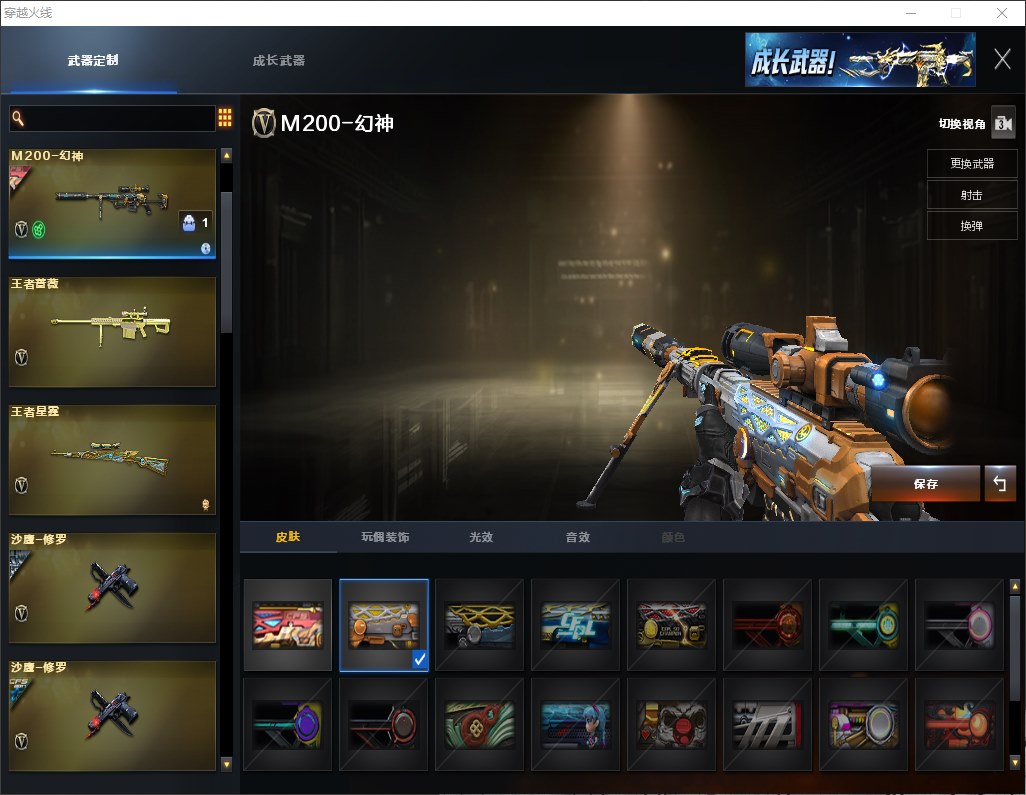
Task: Open the 成长武器 tab
Action: pos(278,60)
